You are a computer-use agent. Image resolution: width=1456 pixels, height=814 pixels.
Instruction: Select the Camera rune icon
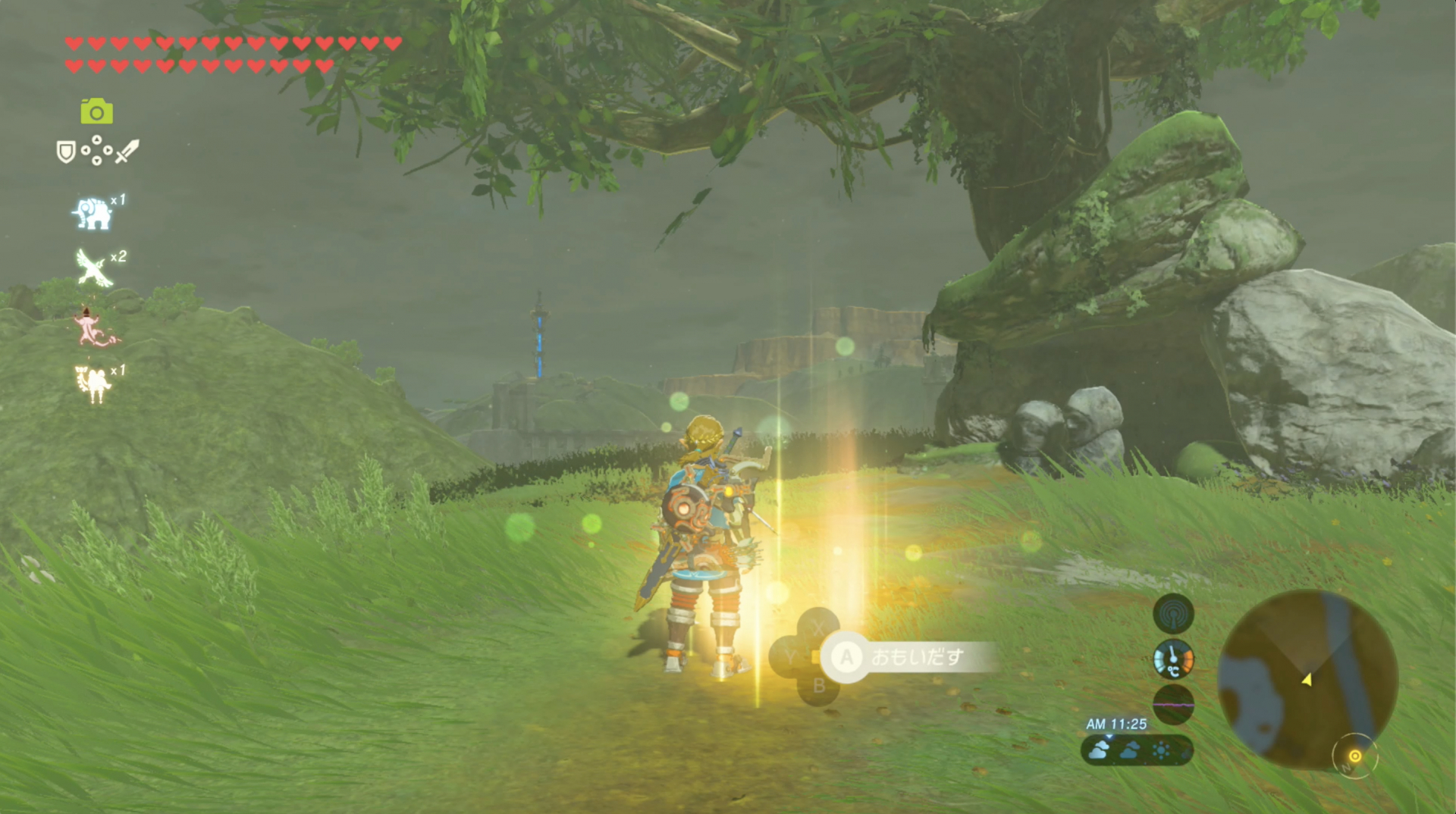(x=97, y=111)
